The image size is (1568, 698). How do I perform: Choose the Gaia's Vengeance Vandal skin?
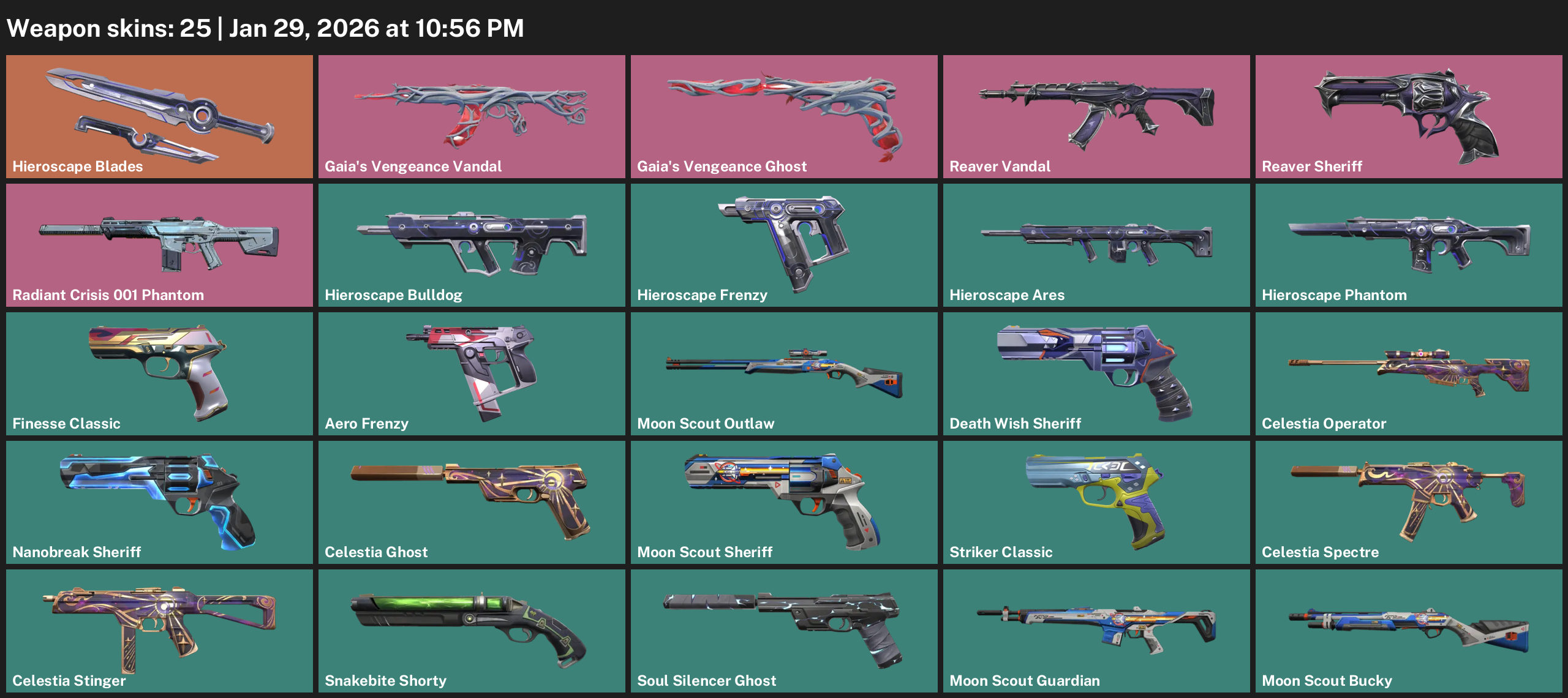(472, 116)
